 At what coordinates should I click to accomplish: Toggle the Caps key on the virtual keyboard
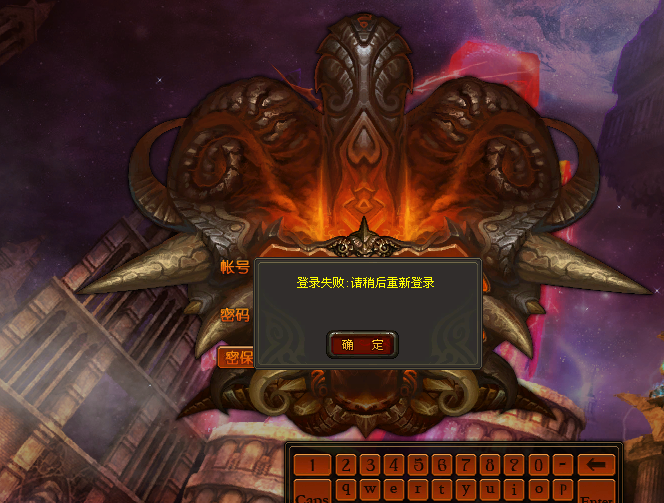(313, 494)
